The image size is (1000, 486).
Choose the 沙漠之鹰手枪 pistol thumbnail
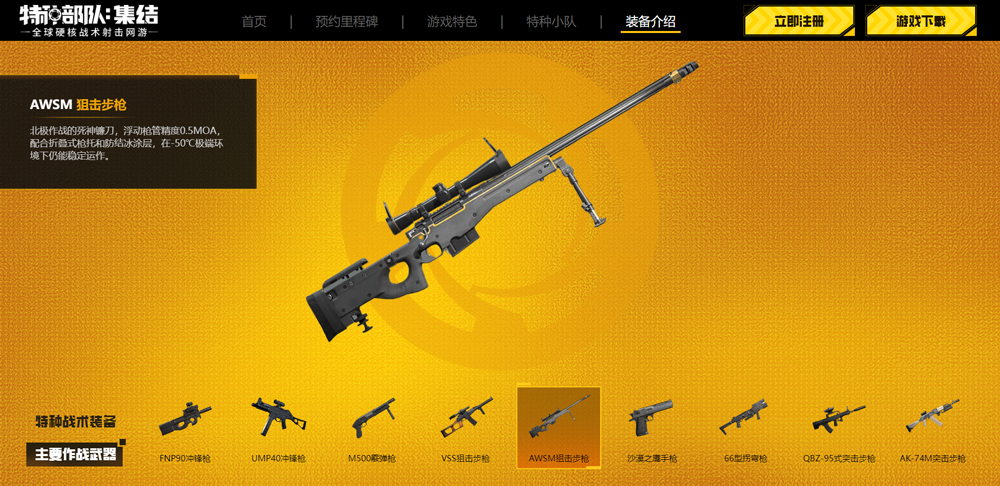click(x=652, y=425)
